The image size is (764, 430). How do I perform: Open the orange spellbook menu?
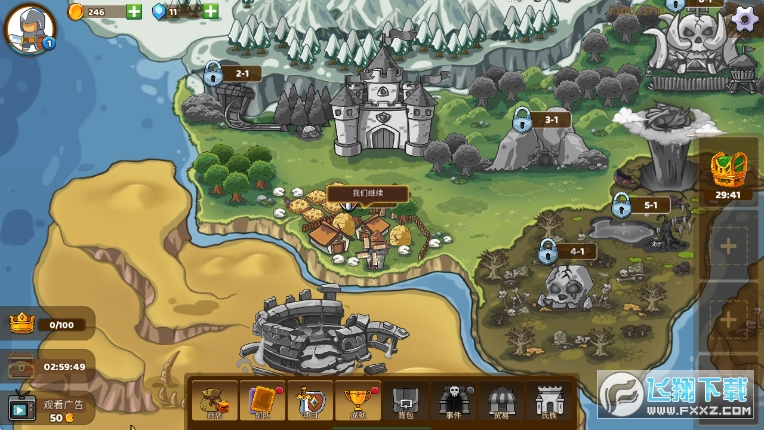pos(263,401)
